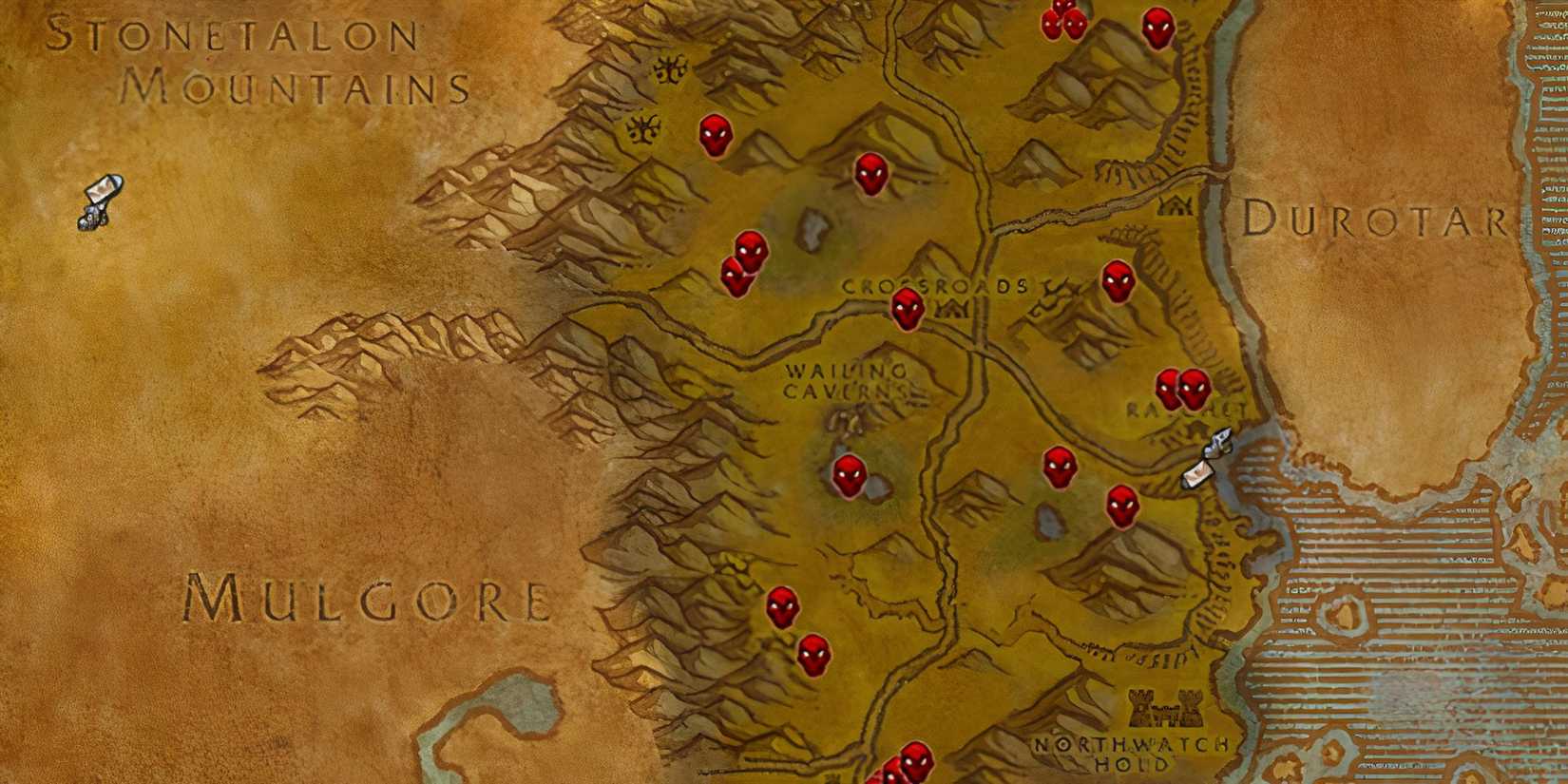
Task: Select the skull marker just above Northwatch Hold
Action: [1122, 507]
